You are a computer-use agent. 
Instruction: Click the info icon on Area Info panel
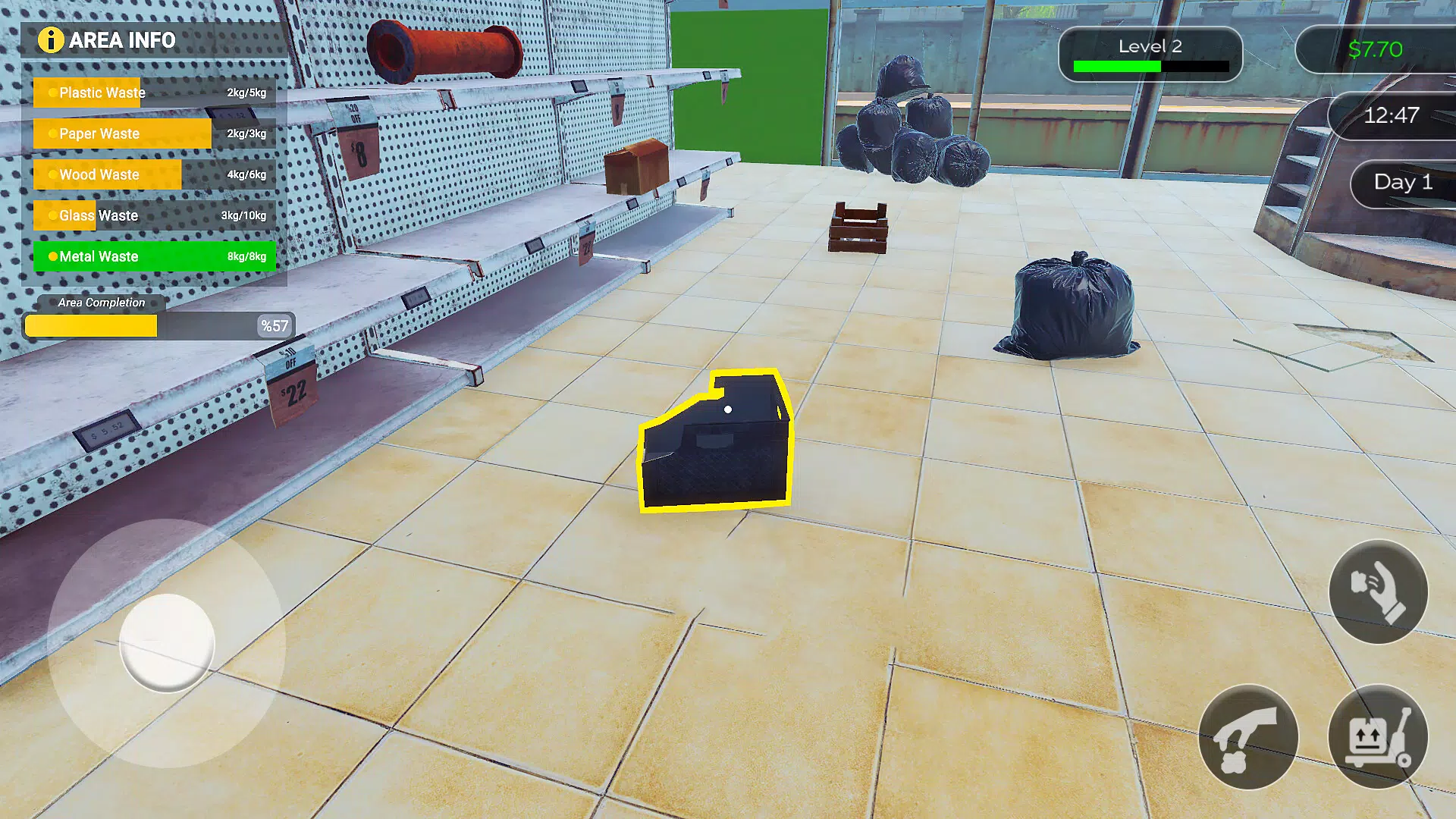pyautogui.click(x=51, y=40)
